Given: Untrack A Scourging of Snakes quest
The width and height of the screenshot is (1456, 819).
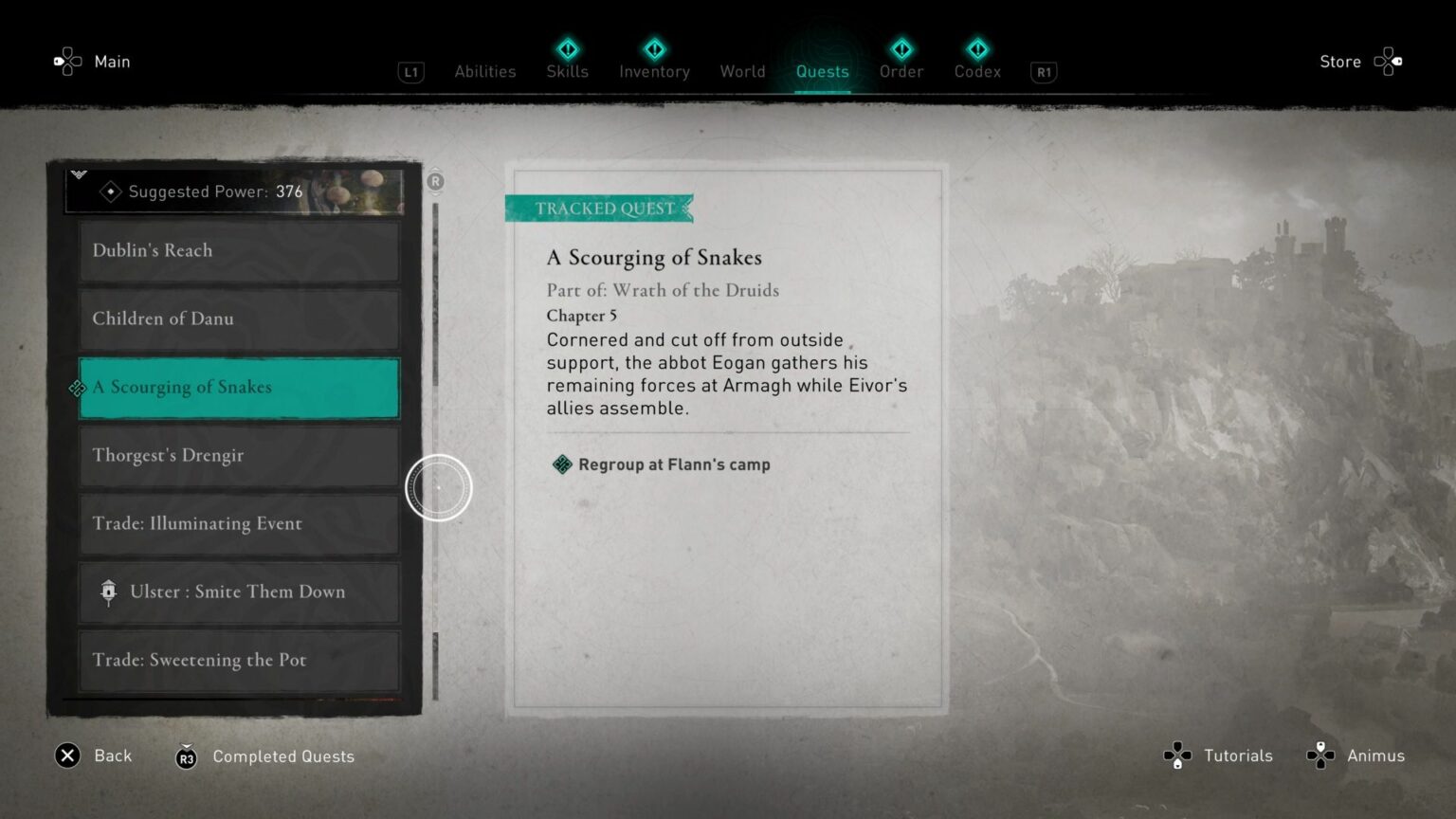Looking at the screenshot, I should pos(238,388).
